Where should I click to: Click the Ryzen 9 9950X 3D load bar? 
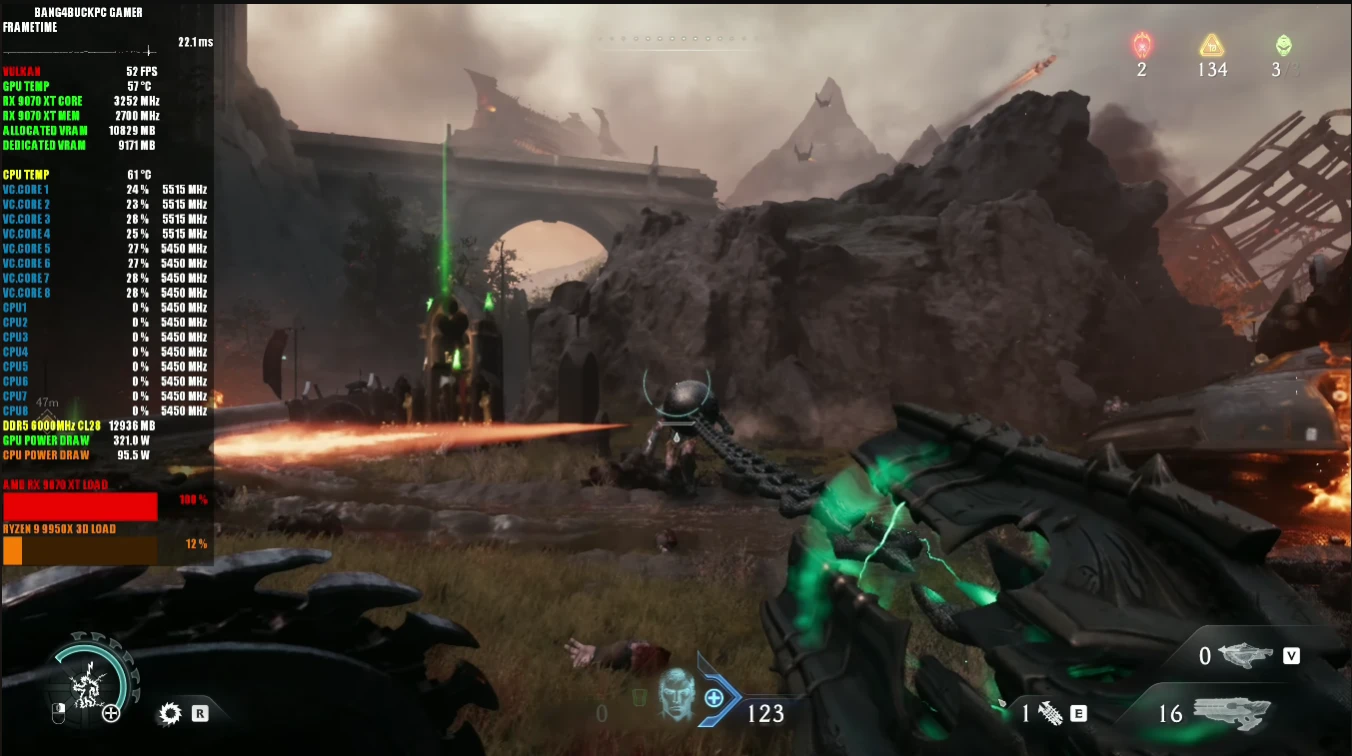pyautogui.click(x=80, y=550)
